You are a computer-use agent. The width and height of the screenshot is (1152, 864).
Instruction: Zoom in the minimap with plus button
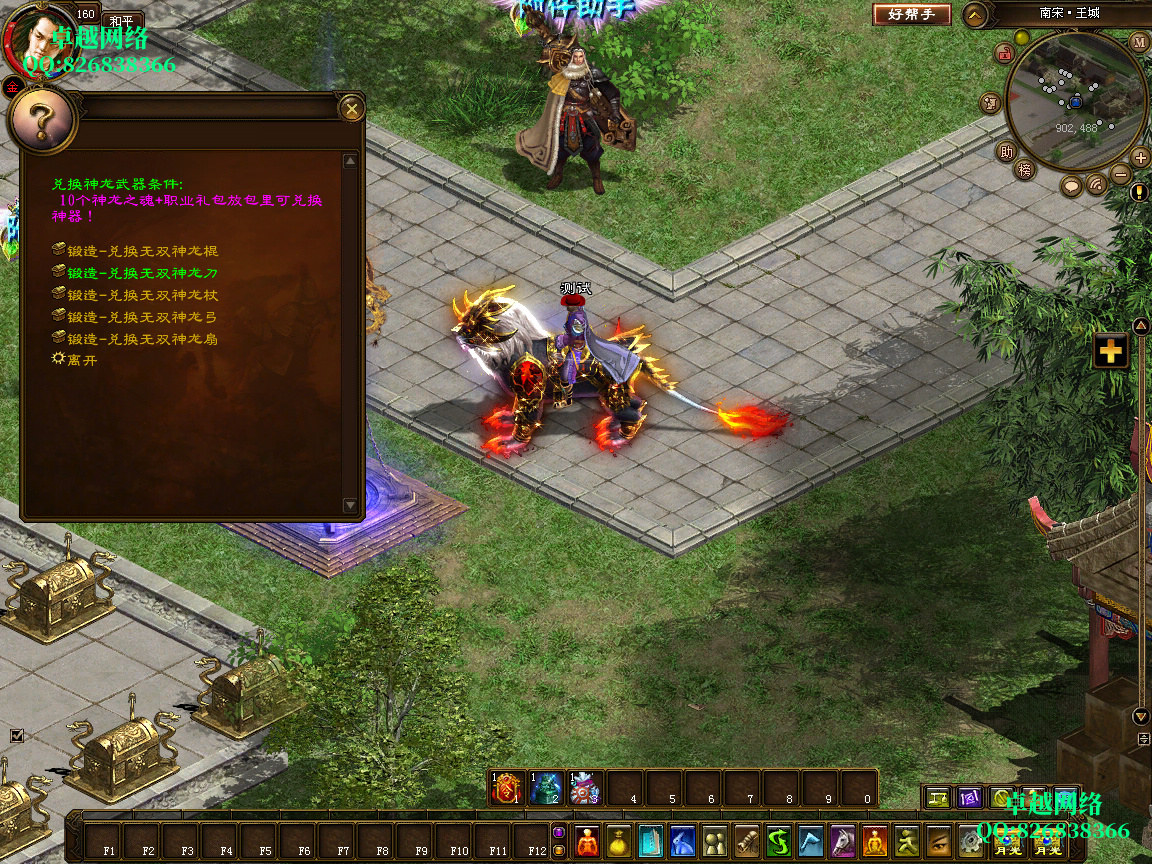tap(1140, 157)
